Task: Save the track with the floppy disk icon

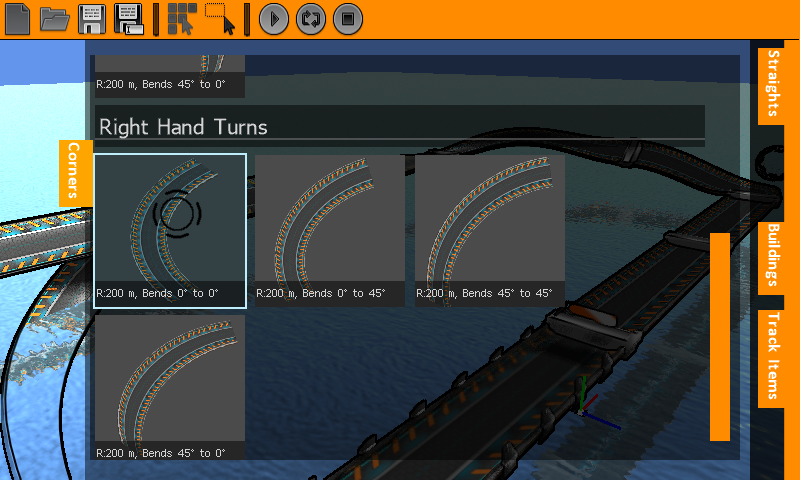Action: pos(92,19)
